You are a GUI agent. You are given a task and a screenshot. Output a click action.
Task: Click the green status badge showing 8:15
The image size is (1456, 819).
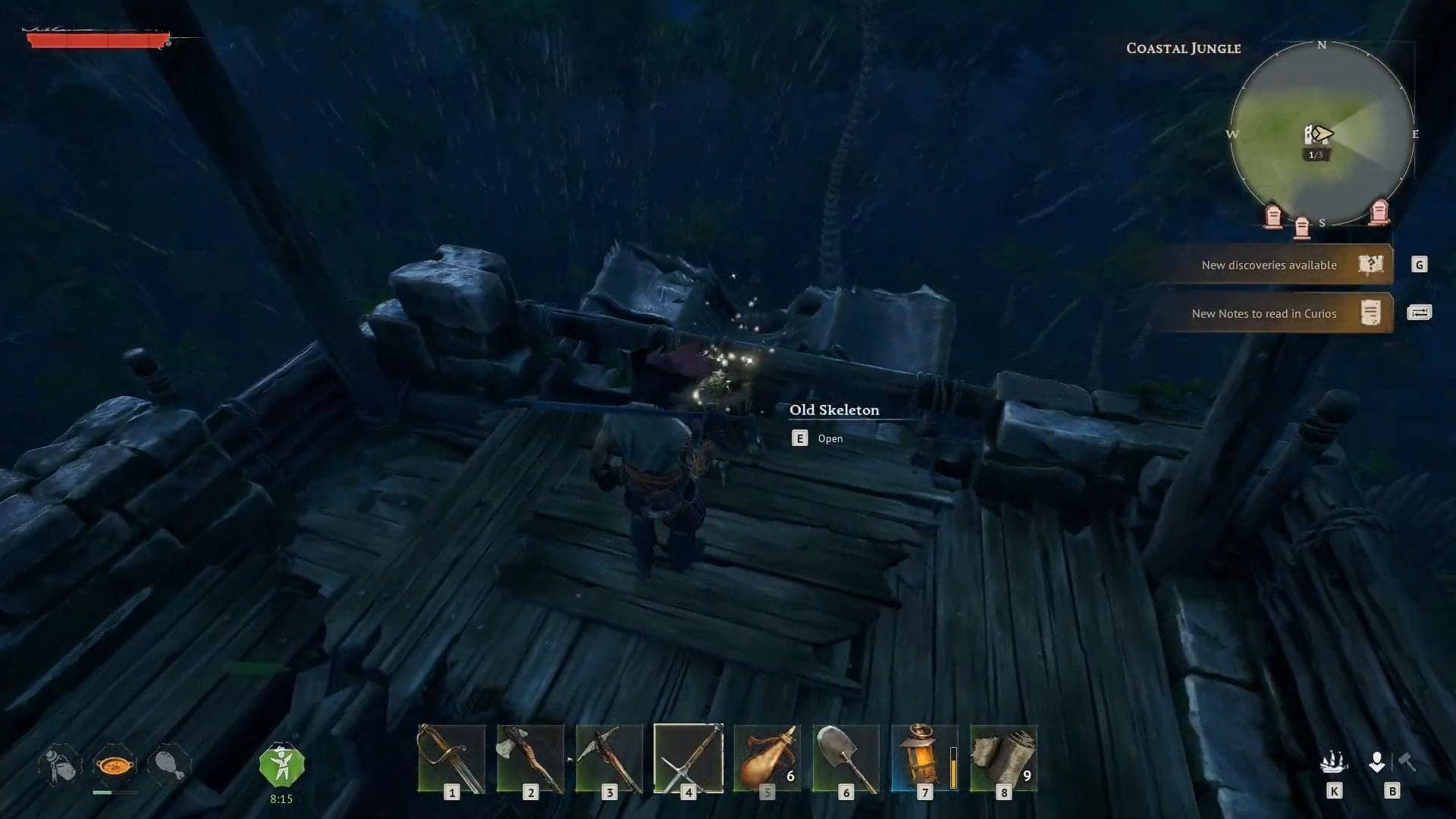(284, 762)
